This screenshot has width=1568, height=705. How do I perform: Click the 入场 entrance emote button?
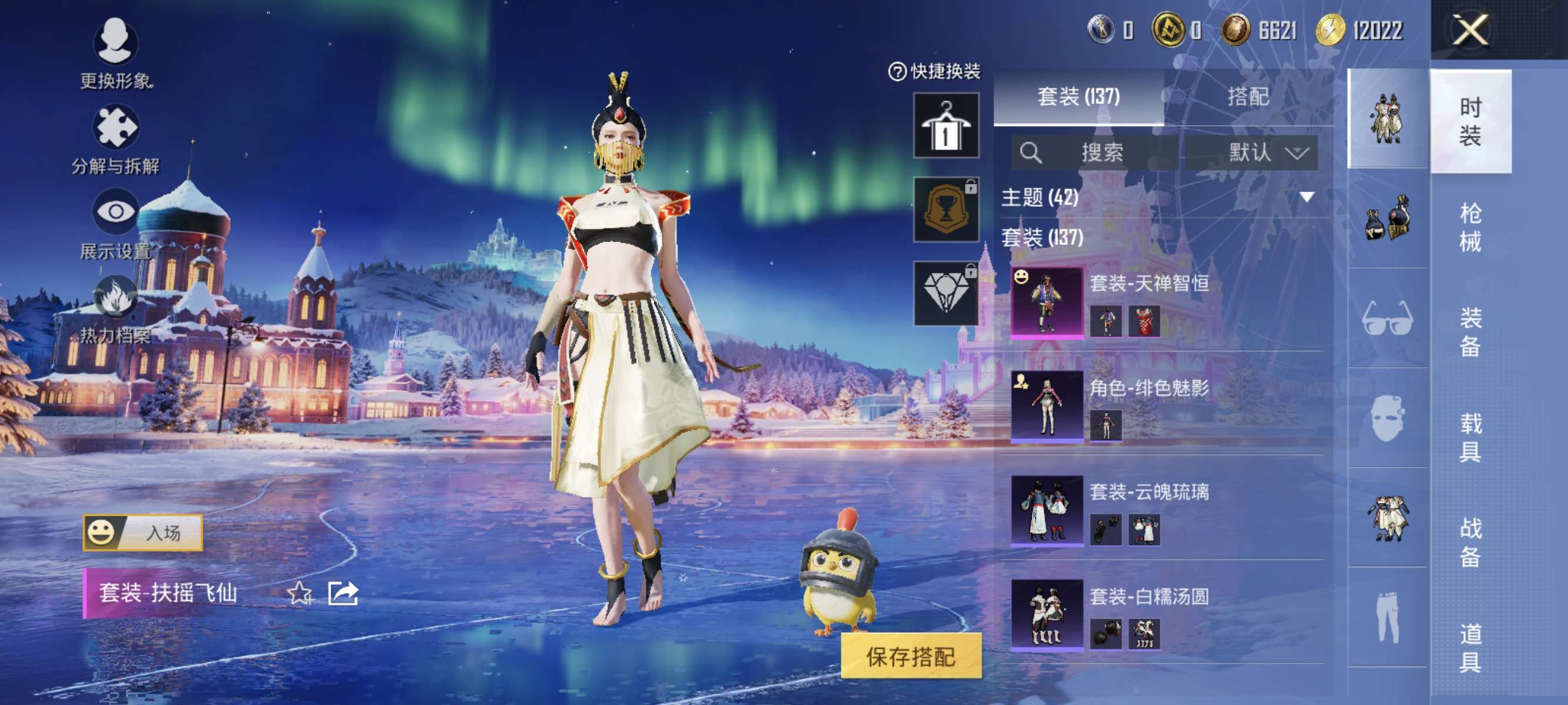pyautogui.click(x=143, y=533)
